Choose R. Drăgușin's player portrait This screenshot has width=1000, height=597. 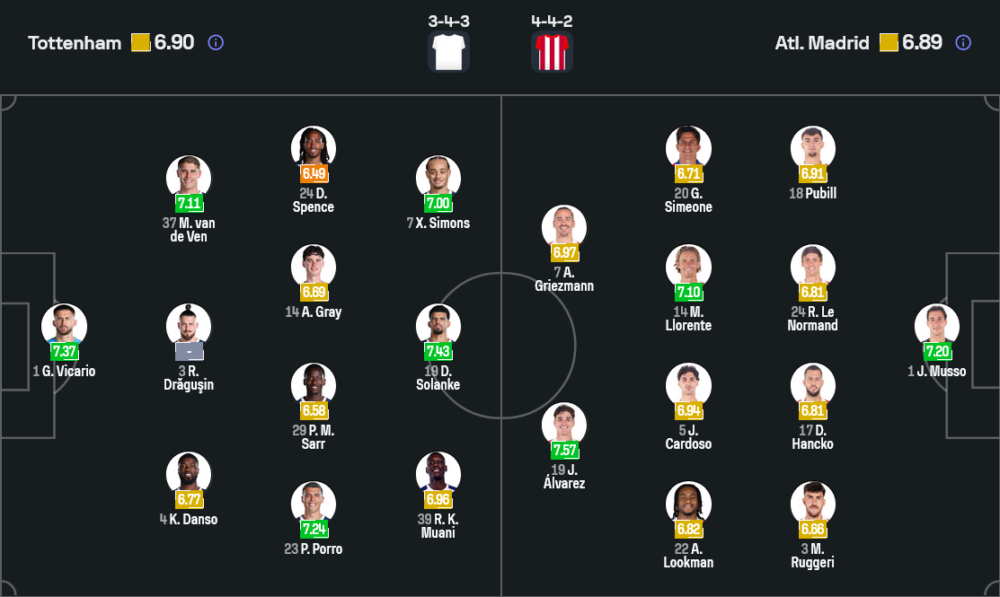pyautogui.click(x=188, y=326)
